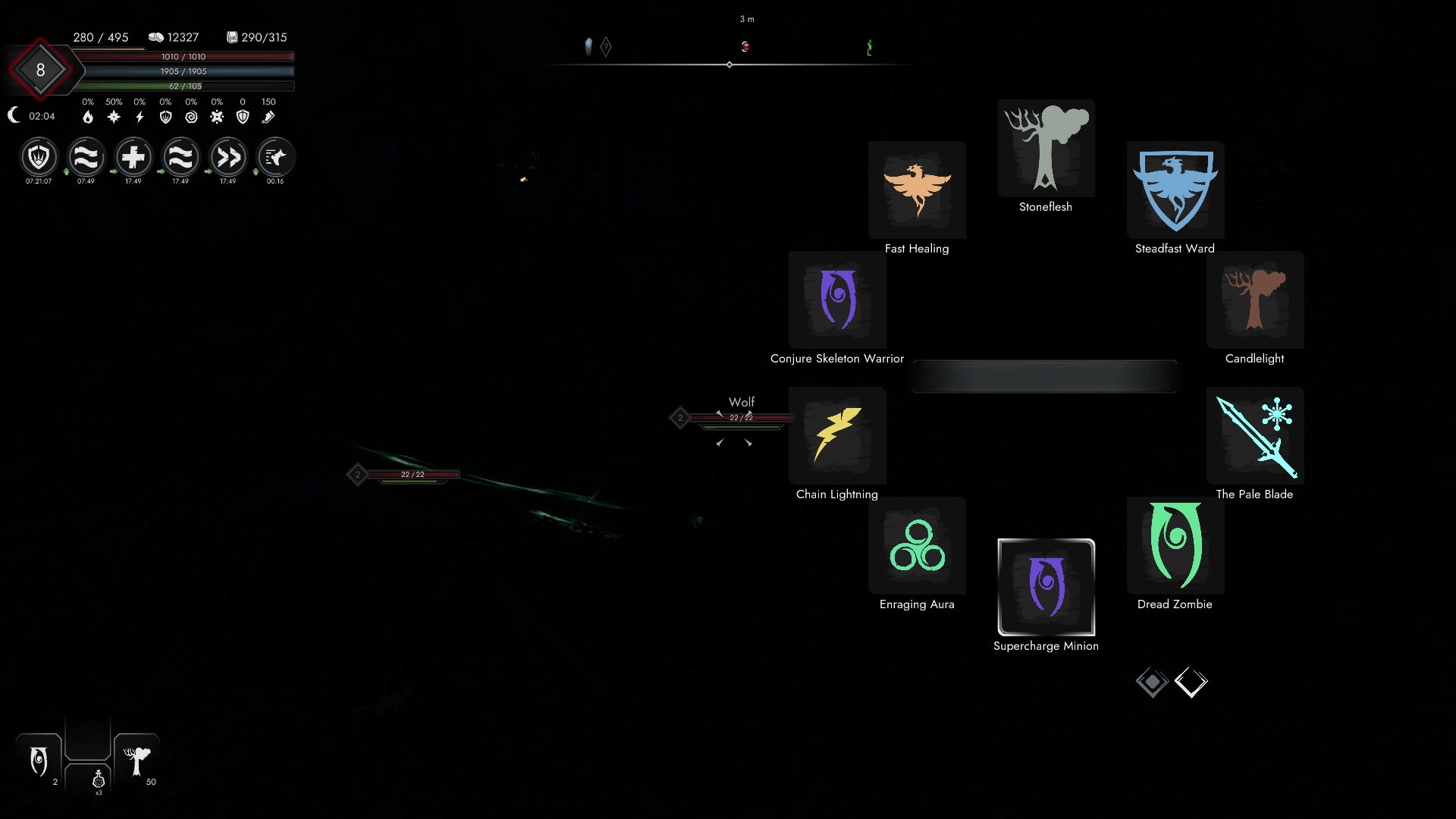Toggle the outlined diamond marker bottom right
1456x819 pixels.
pyautogui.click(x=1191, y=681)
